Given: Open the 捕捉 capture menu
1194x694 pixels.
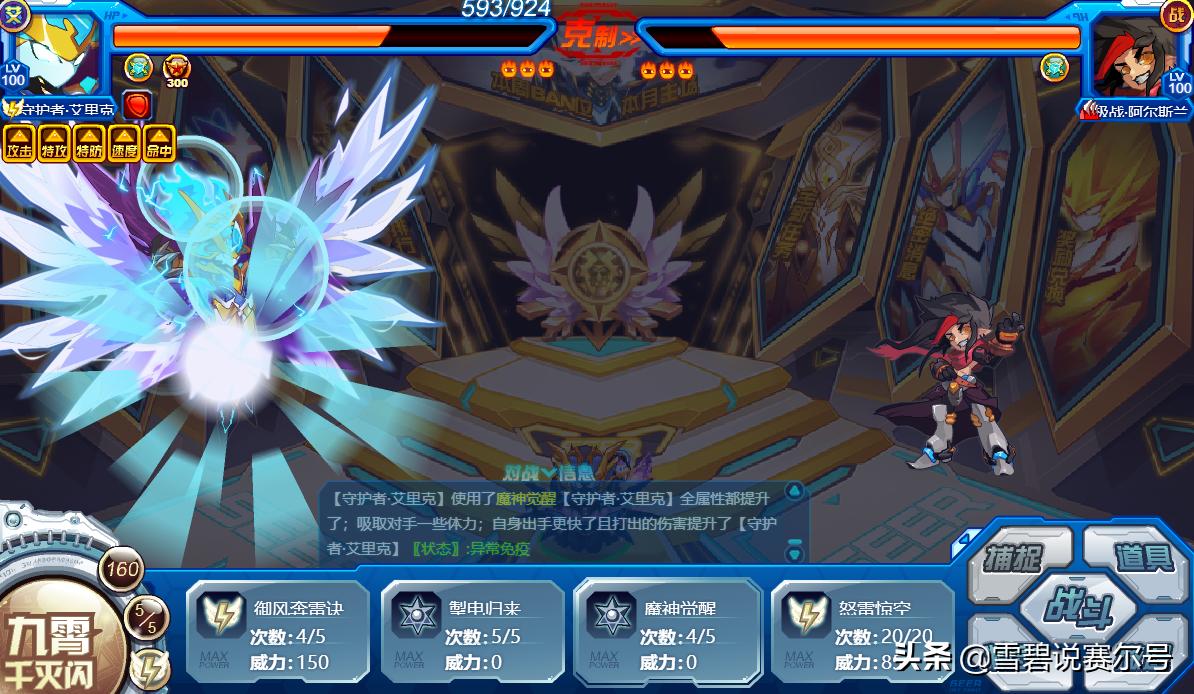Looking at the screenshot, I should [x=1013, y=557].
